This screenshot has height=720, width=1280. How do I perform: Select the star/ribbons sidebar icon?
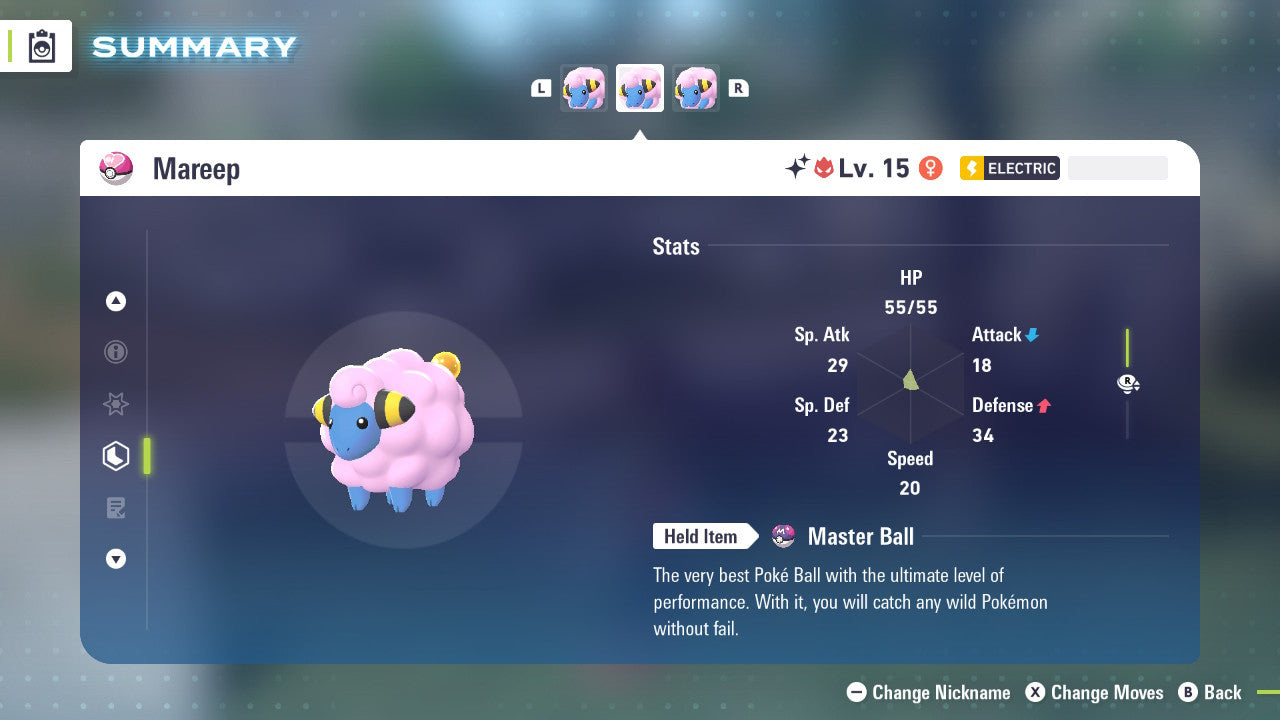click(115, 404)
